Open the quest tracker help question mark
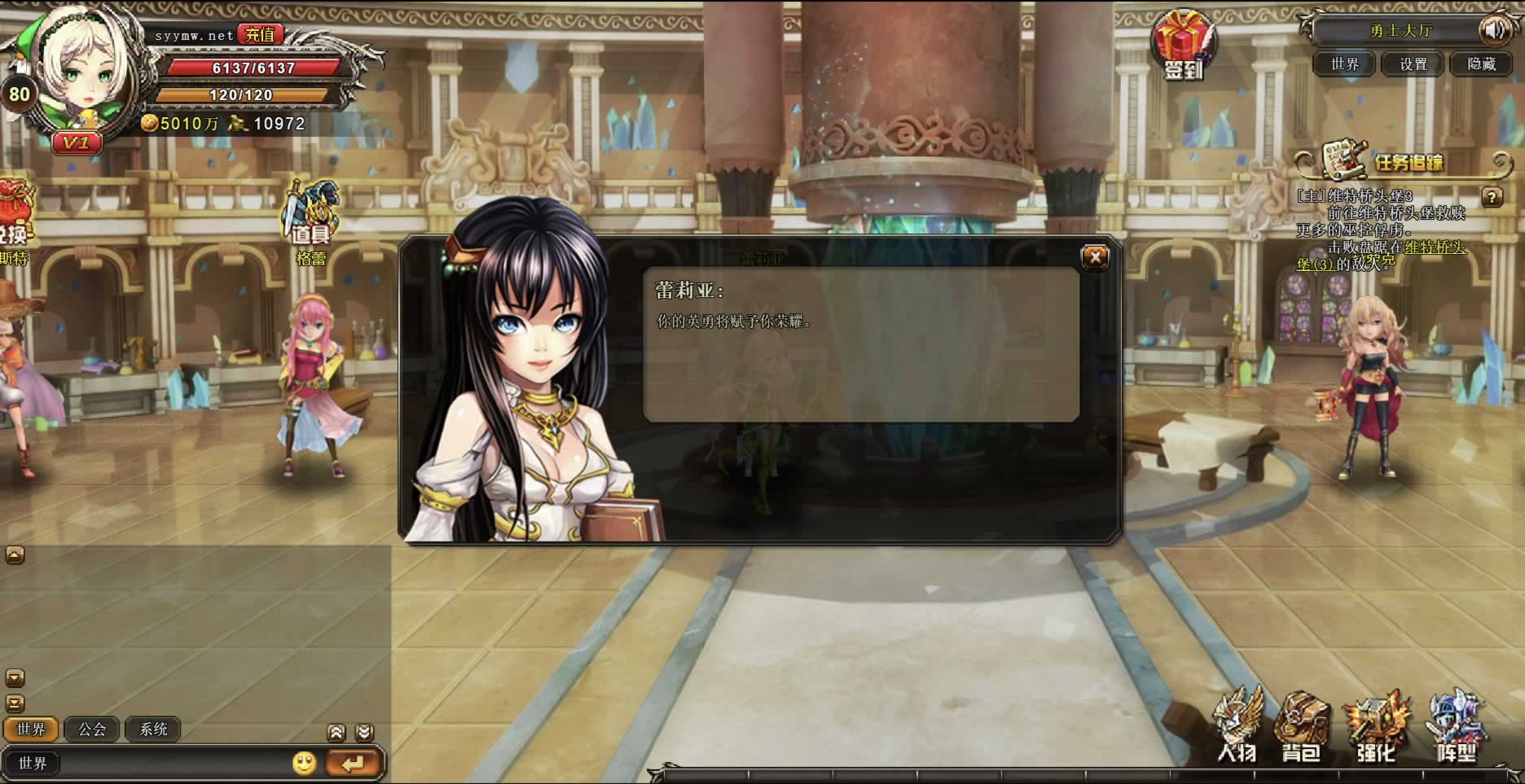1525x784 pixels. [x=1492, y=197]
